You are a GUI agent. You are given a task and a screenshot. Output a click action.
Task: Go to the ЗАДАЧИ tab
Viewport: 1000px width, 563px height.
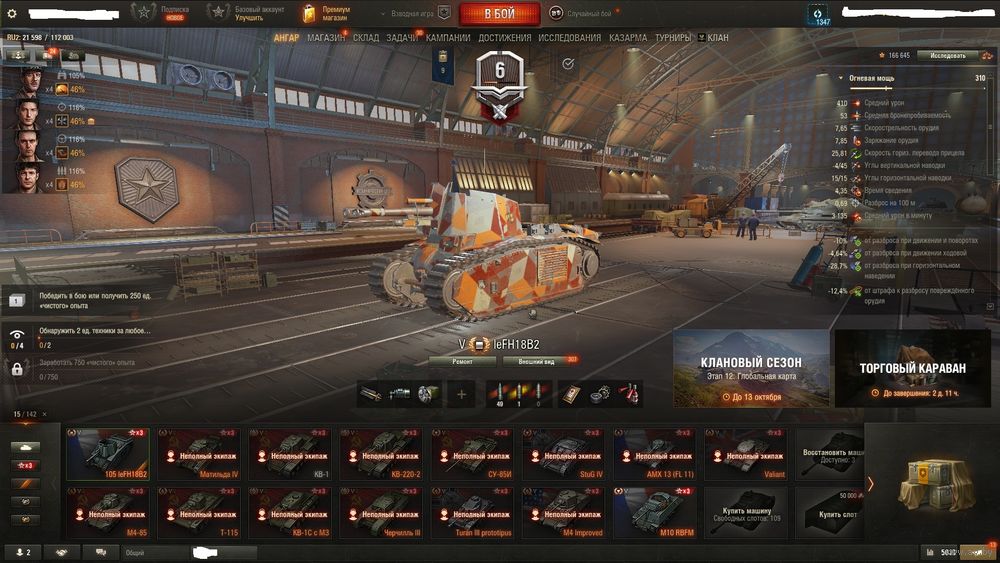click(x=403, y=38)
